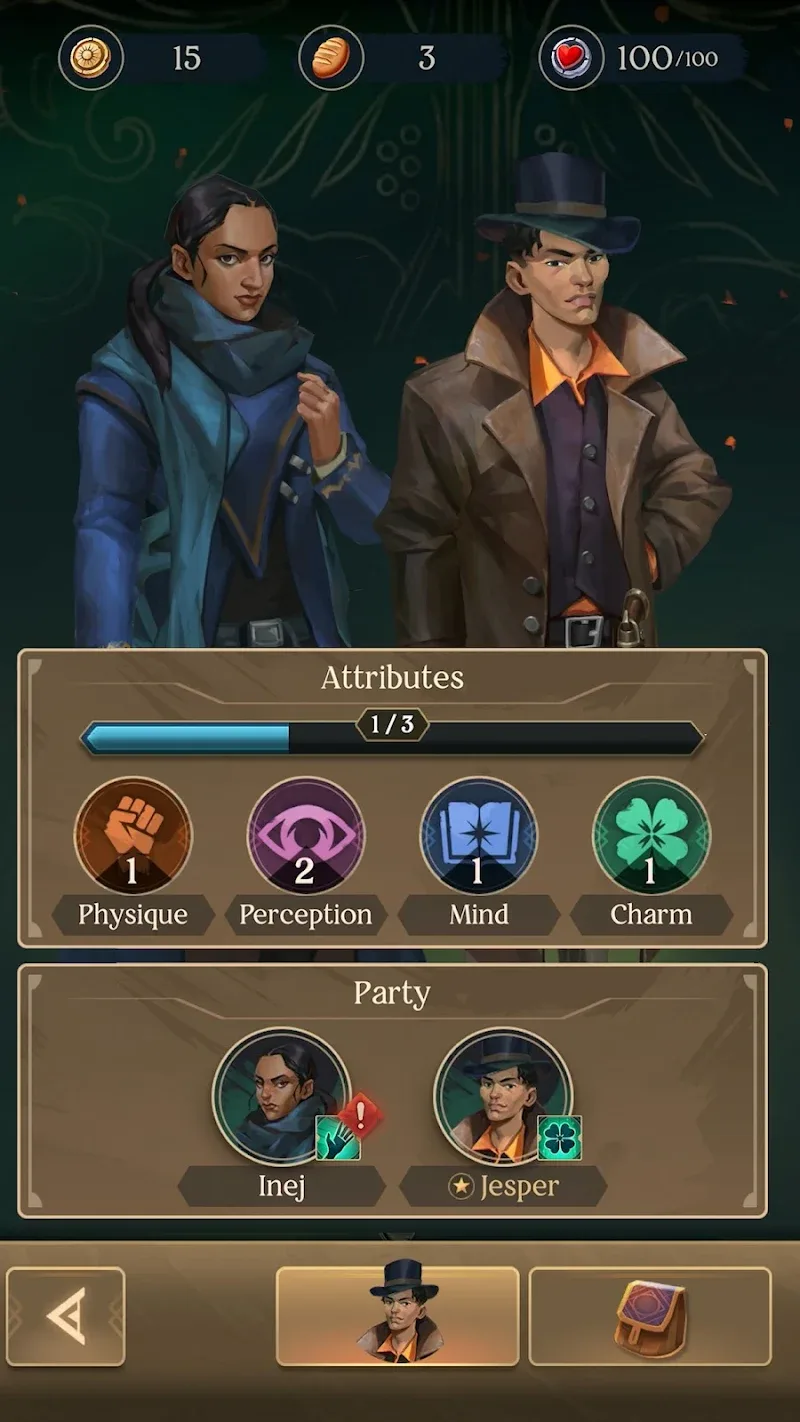This screenshot has width=800, height=1422.
Task: Switch to the backpack inventory tab
Action: pos(650,1316)
